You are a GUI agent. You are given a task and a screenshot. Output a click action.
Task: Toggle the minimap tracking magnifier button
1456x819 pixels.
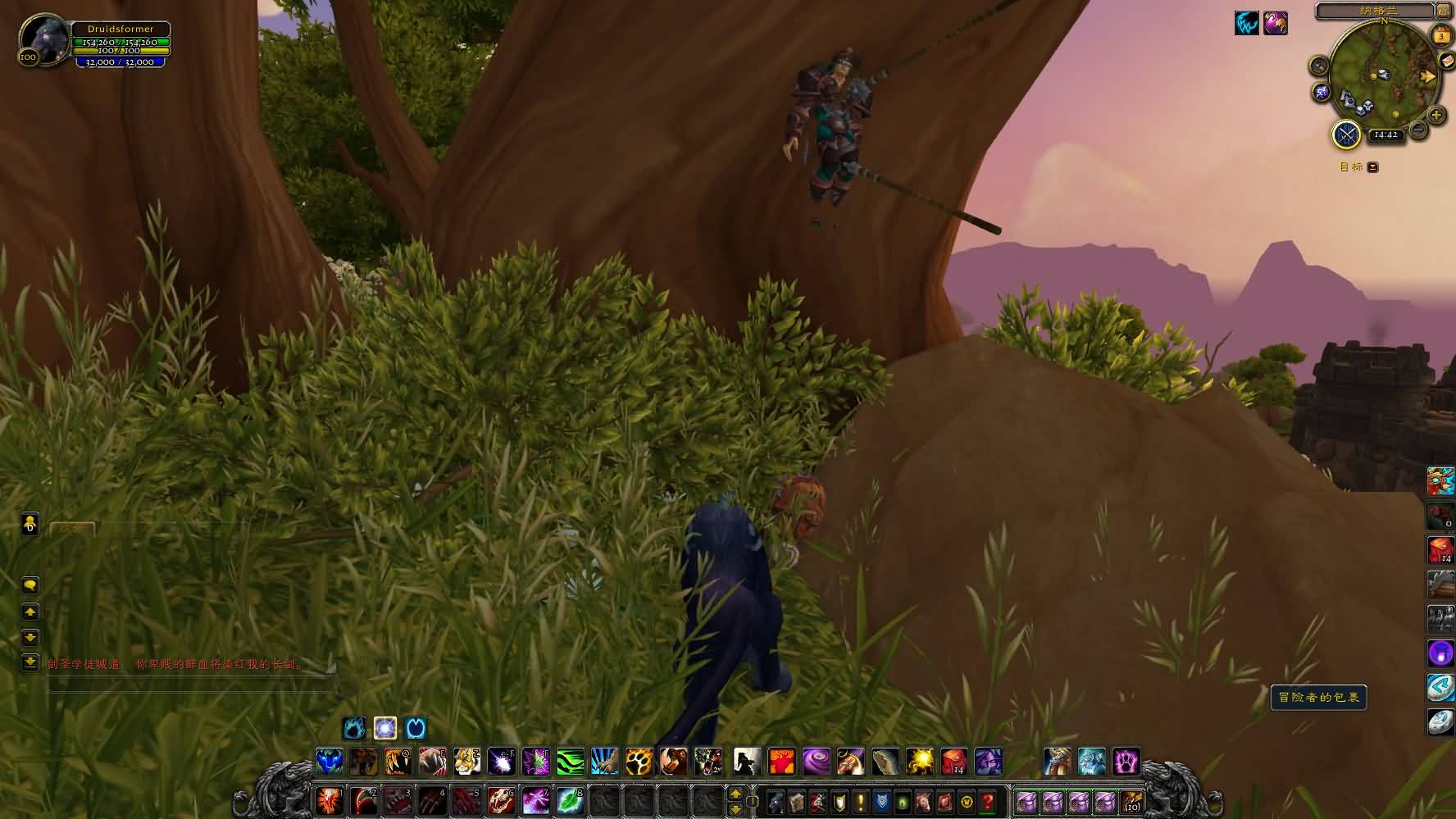pyautogui.click(x=1319, y=66)
